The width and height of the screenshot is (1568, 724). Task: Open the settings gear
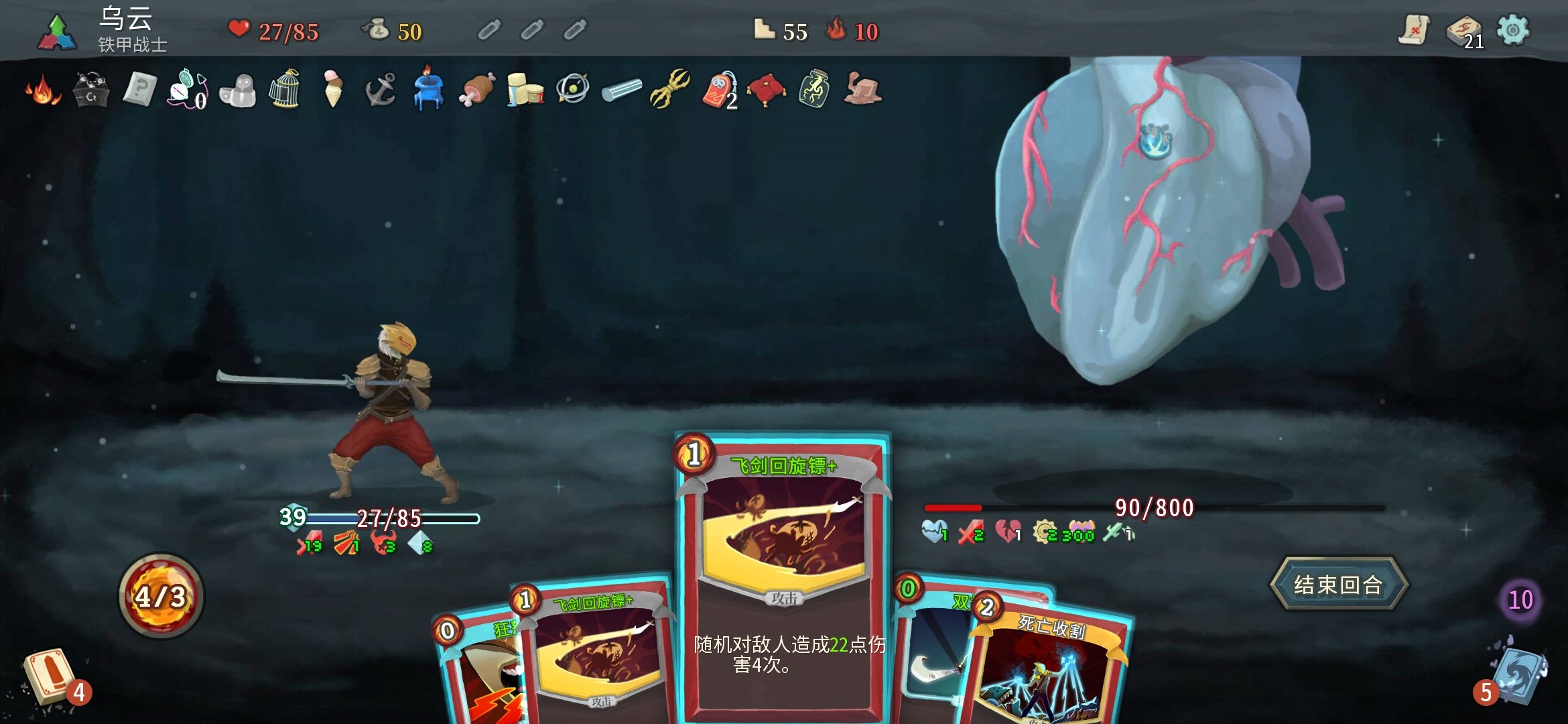click(x=1513, y=30)
